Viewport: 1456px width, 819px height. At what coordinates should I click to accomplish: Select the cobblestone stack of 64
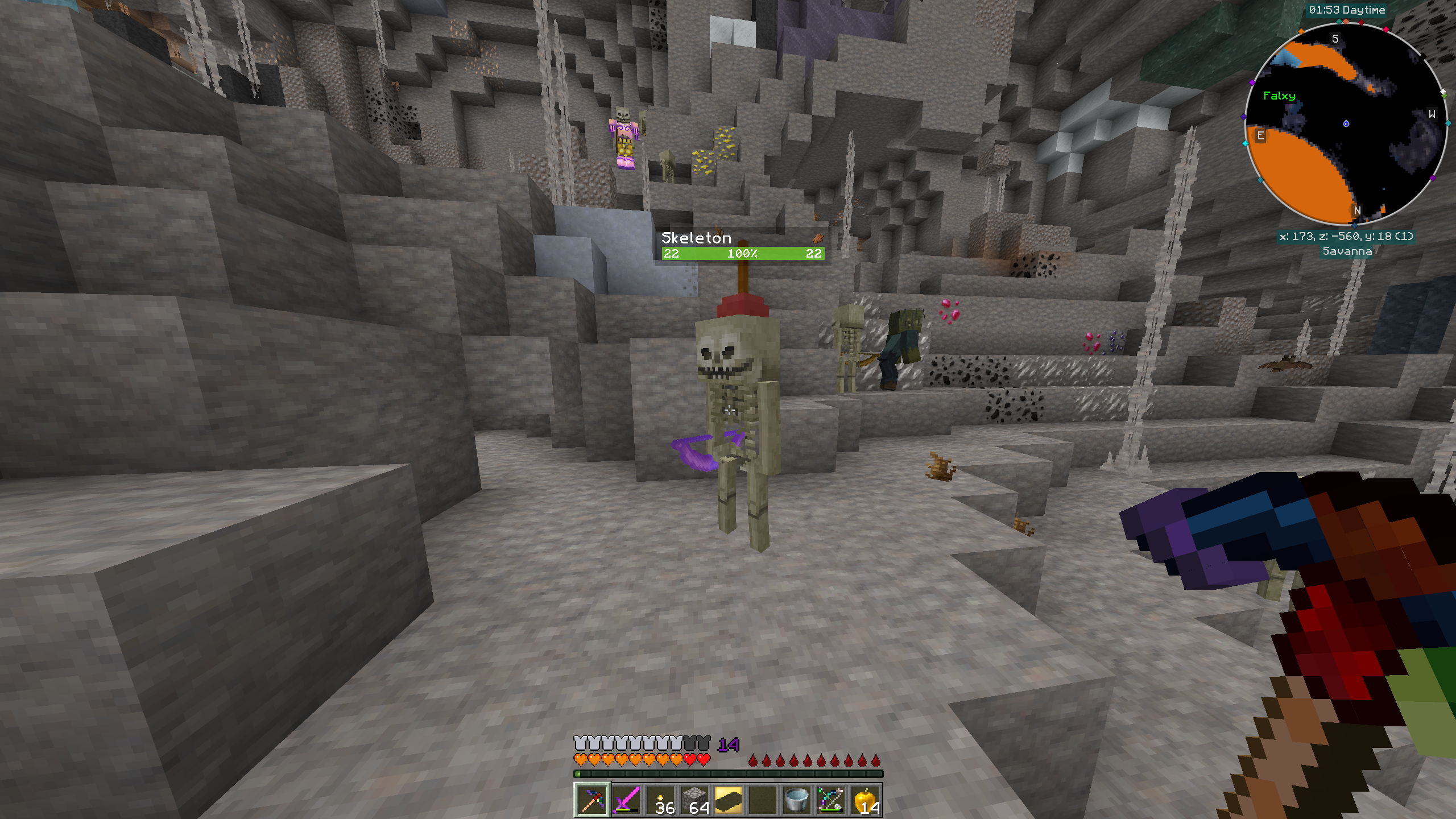(x=694, y=800)
